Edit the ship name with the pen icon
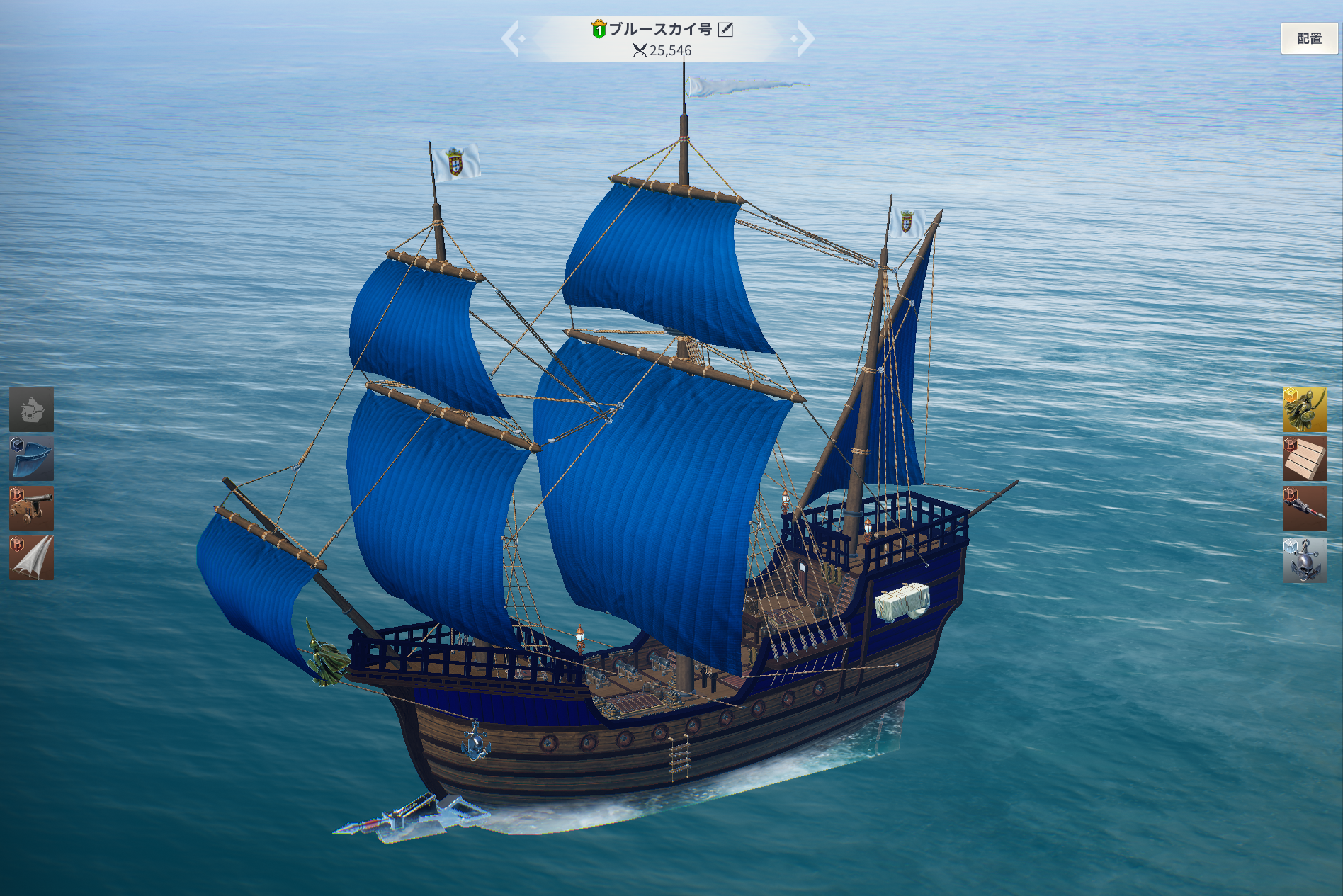 pos(725,29)
